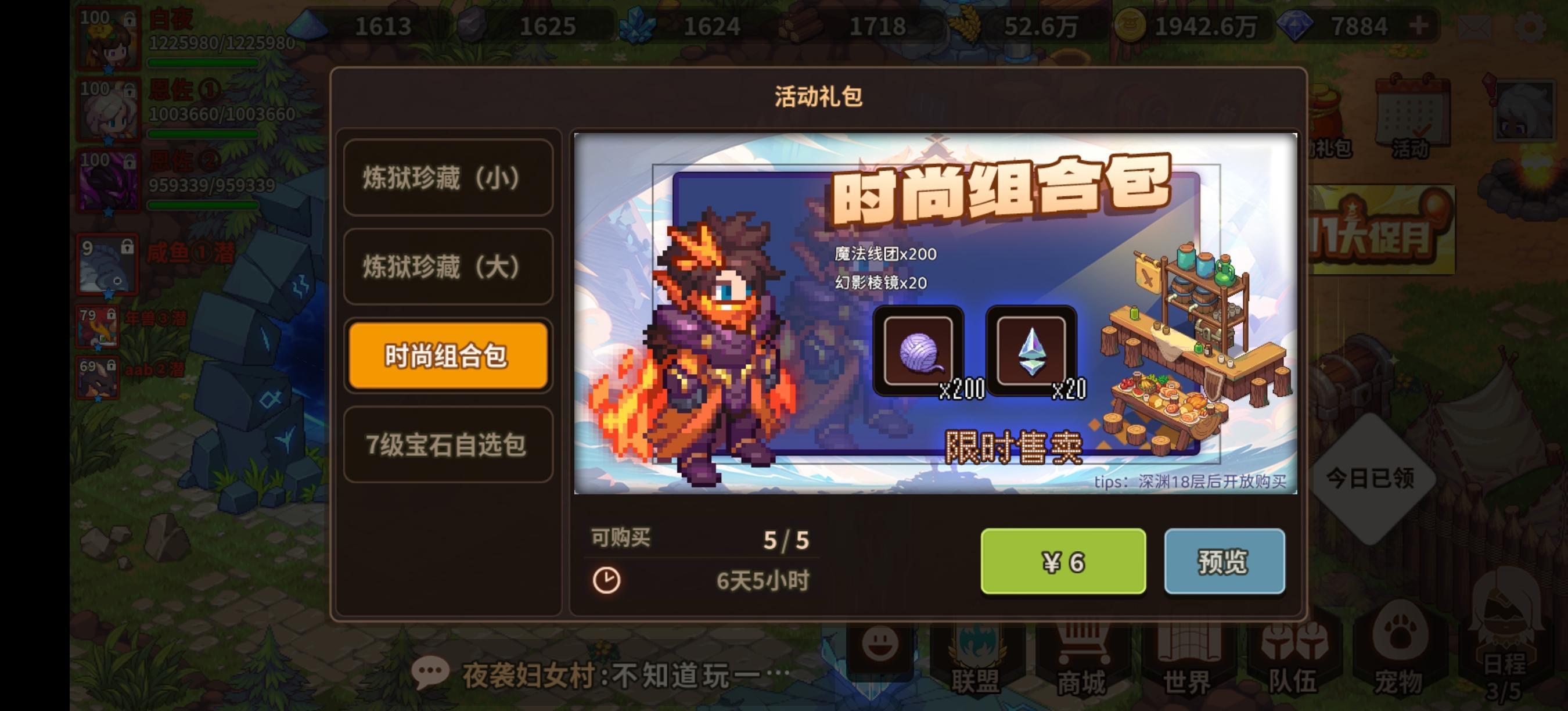Select 炼狱珍藏（大） gift pack tab
The image size is (1568, 711).
coord(448,268)
